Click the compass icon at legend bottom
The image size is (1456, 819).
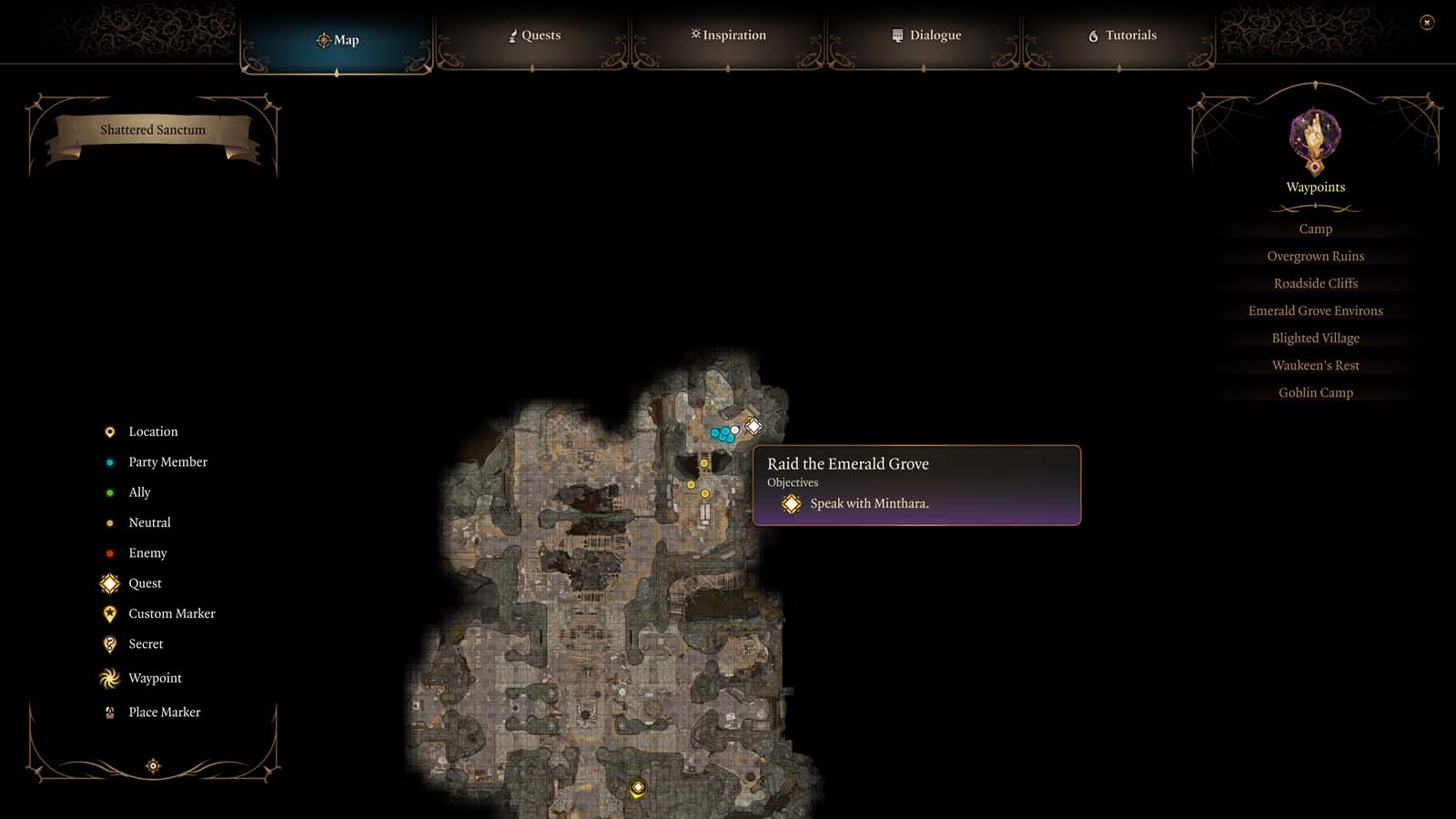(x=152, y=766)
